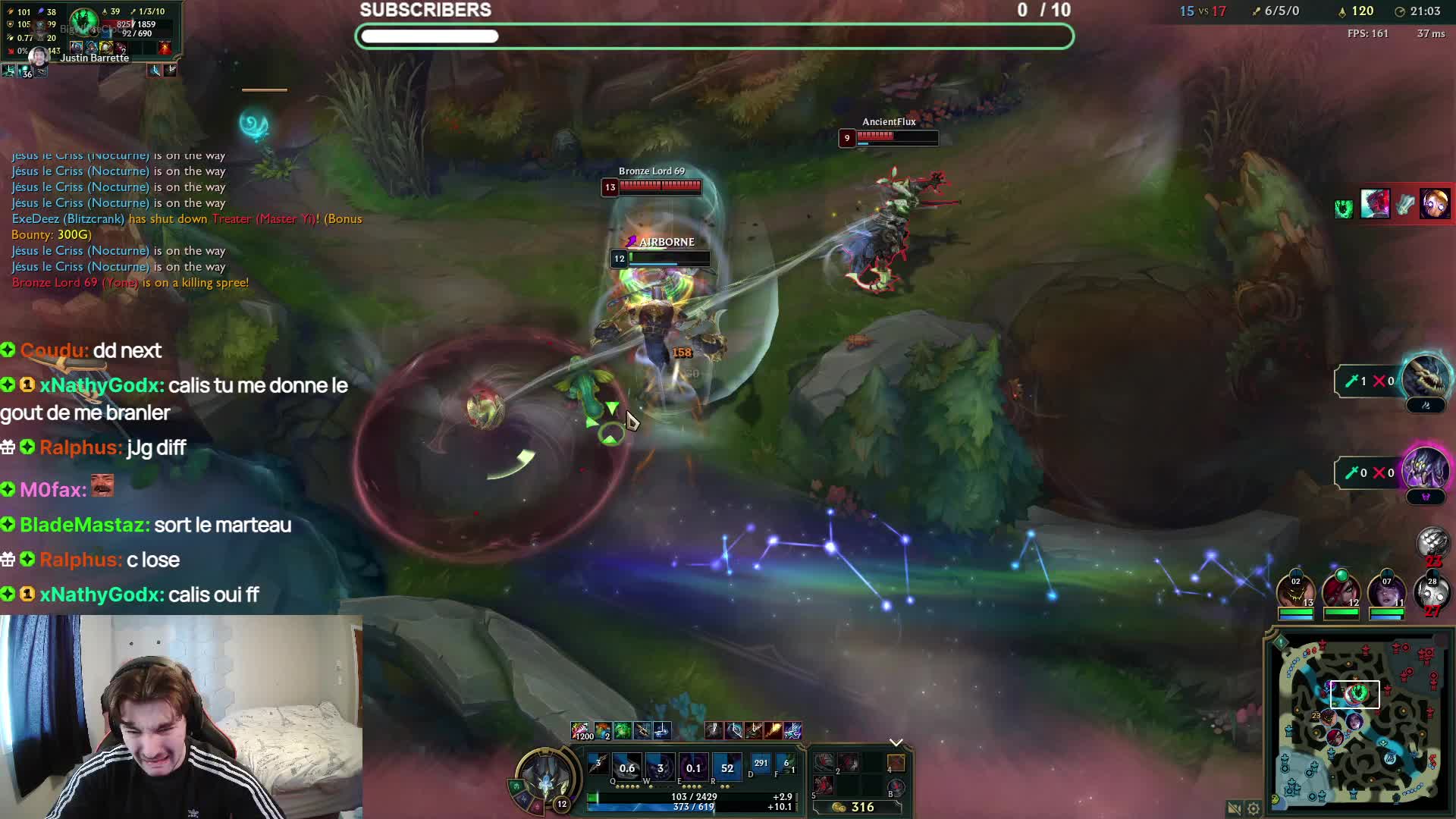Open the gear settings button beside the minimap
The image size is (1456, 819).
1254,808
